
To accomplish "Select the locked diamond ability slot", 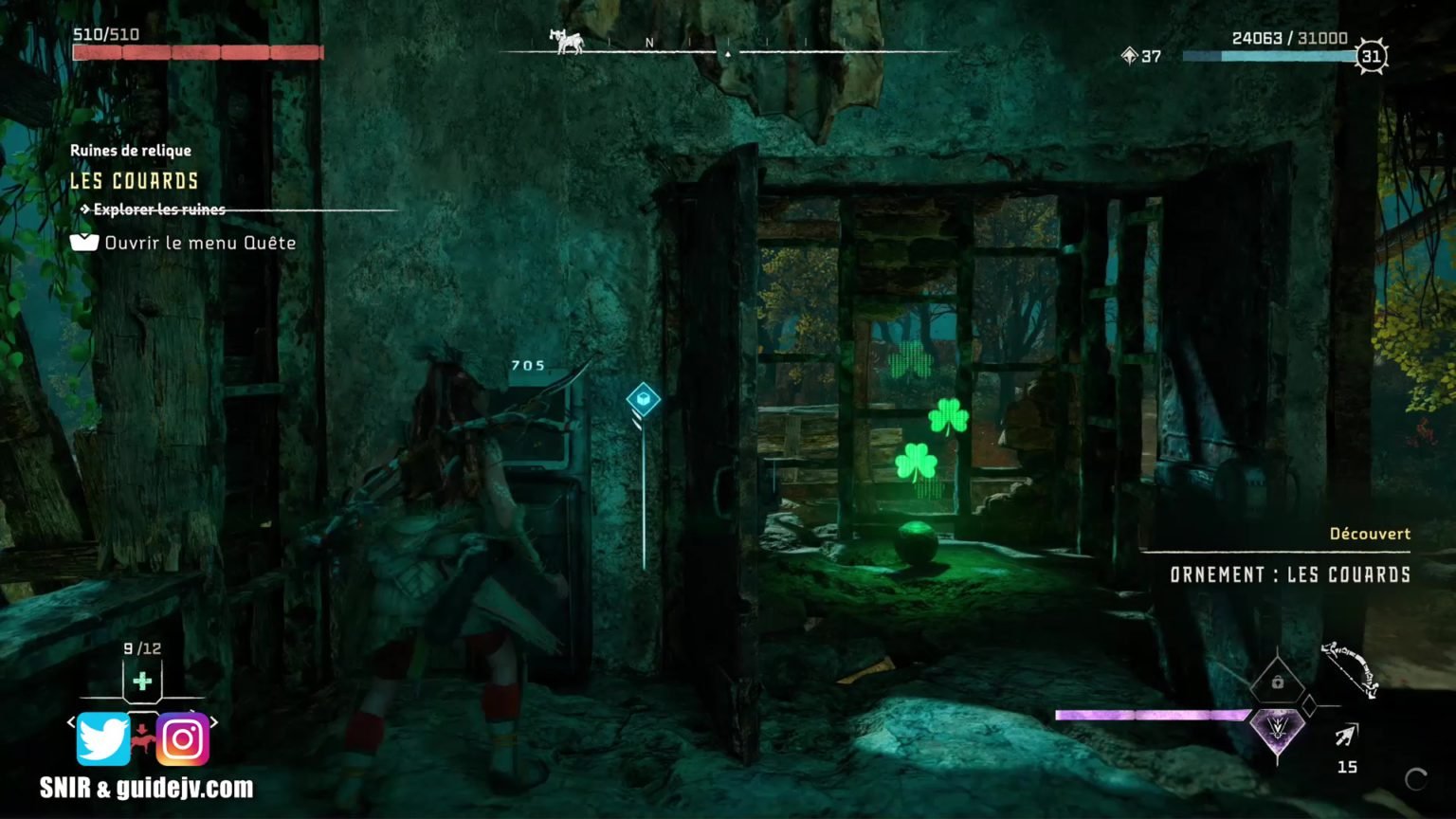I will (x=1277, y=682).
